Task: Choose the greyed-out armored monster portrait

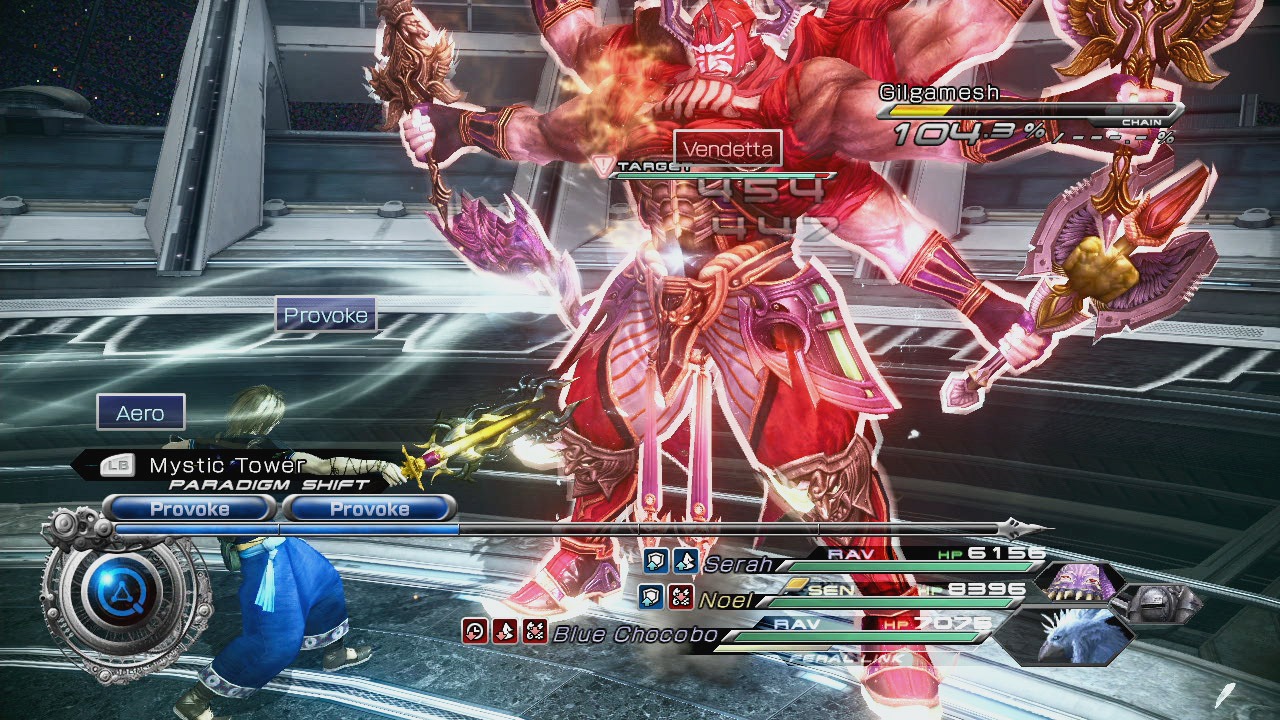Action: [1157, 604]
